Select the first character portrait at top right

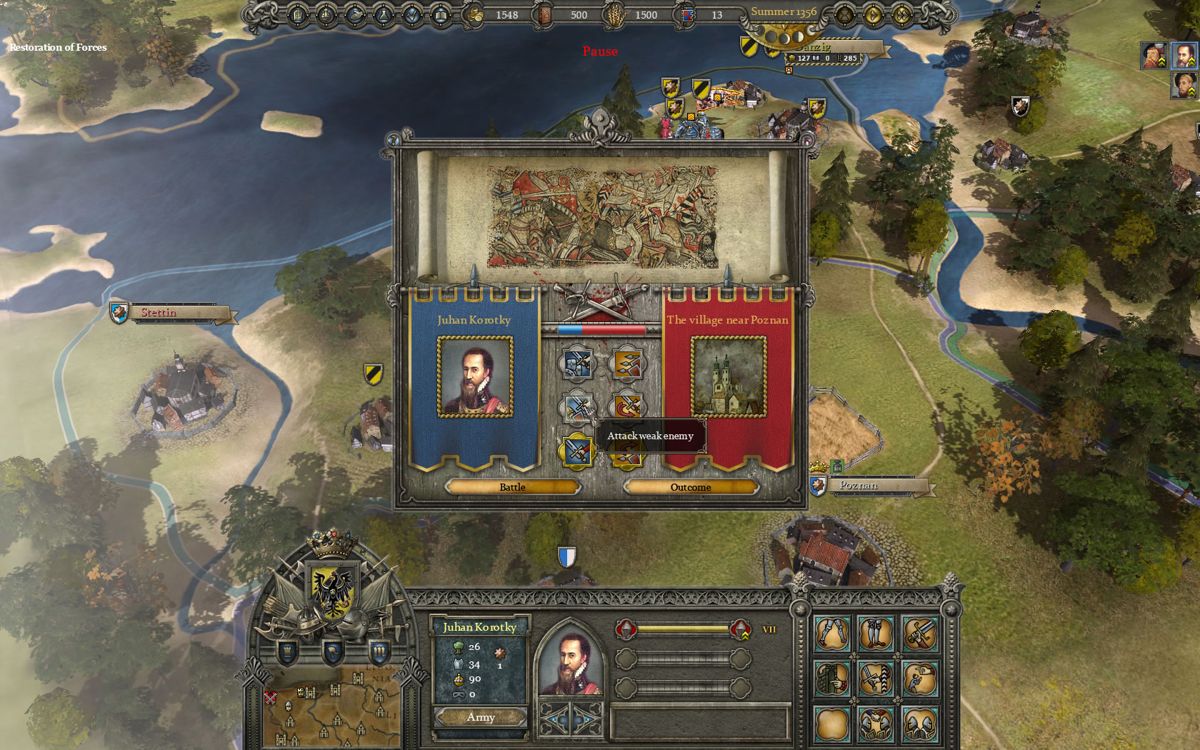[1154, 55]
